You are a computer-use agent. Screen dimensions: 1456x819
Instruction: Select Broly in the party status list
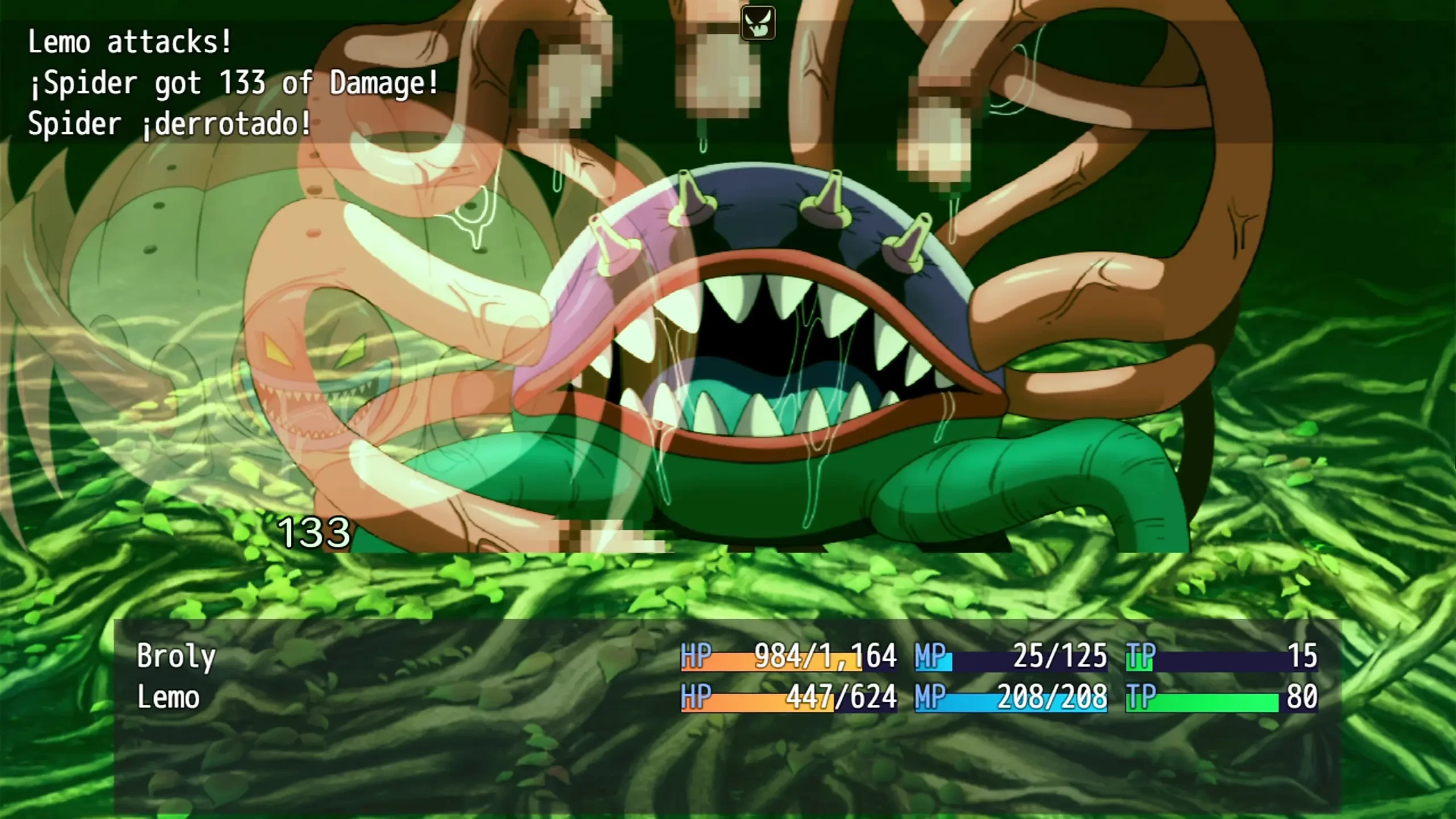point(176,656)
